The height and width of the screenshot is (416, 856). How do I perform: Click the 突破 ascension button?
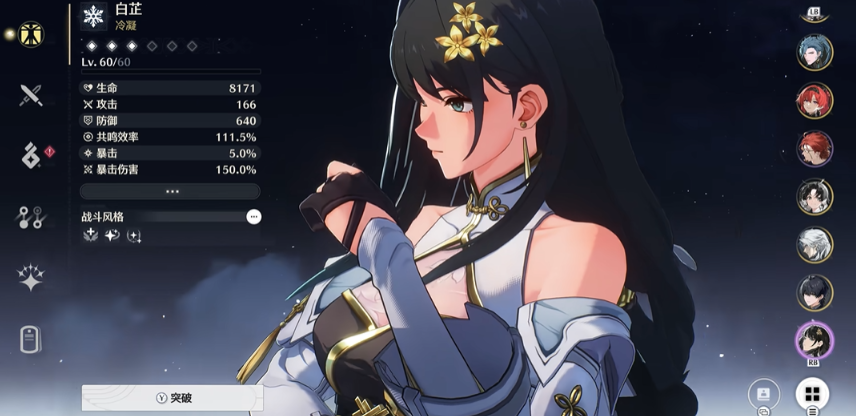(172, 397)
